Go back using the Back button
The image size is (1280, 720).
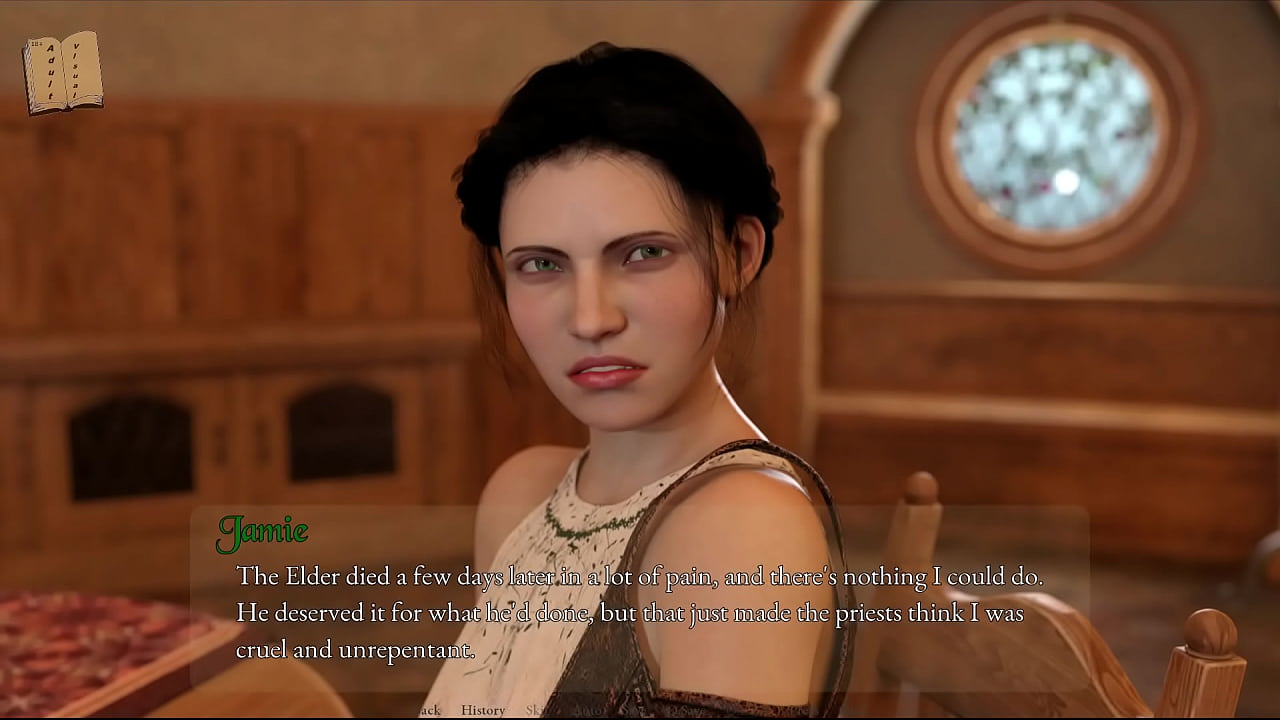coord(428,710)
